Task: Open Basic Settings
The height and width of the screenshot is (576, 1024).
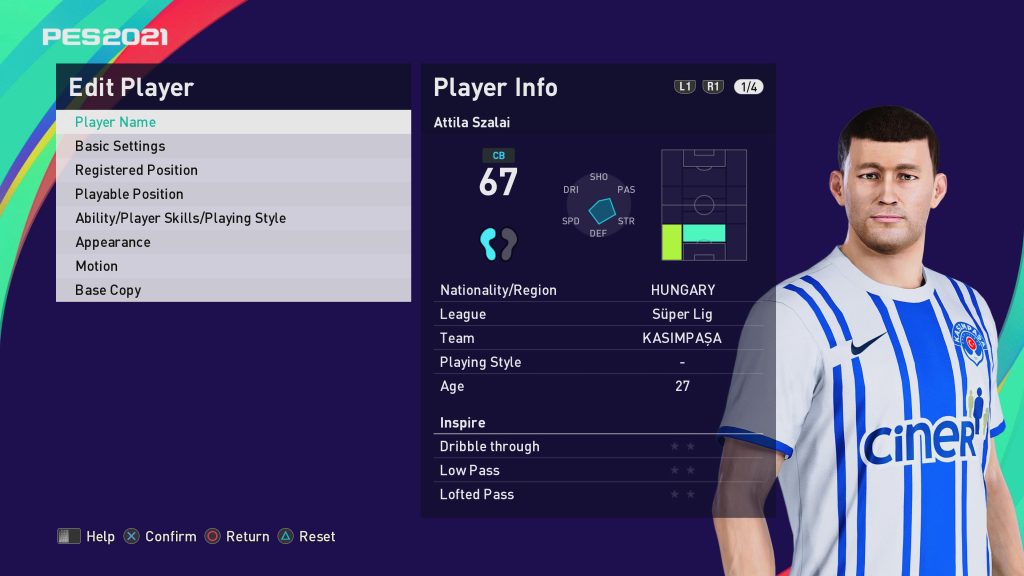Action: click(x=232, y=146)
